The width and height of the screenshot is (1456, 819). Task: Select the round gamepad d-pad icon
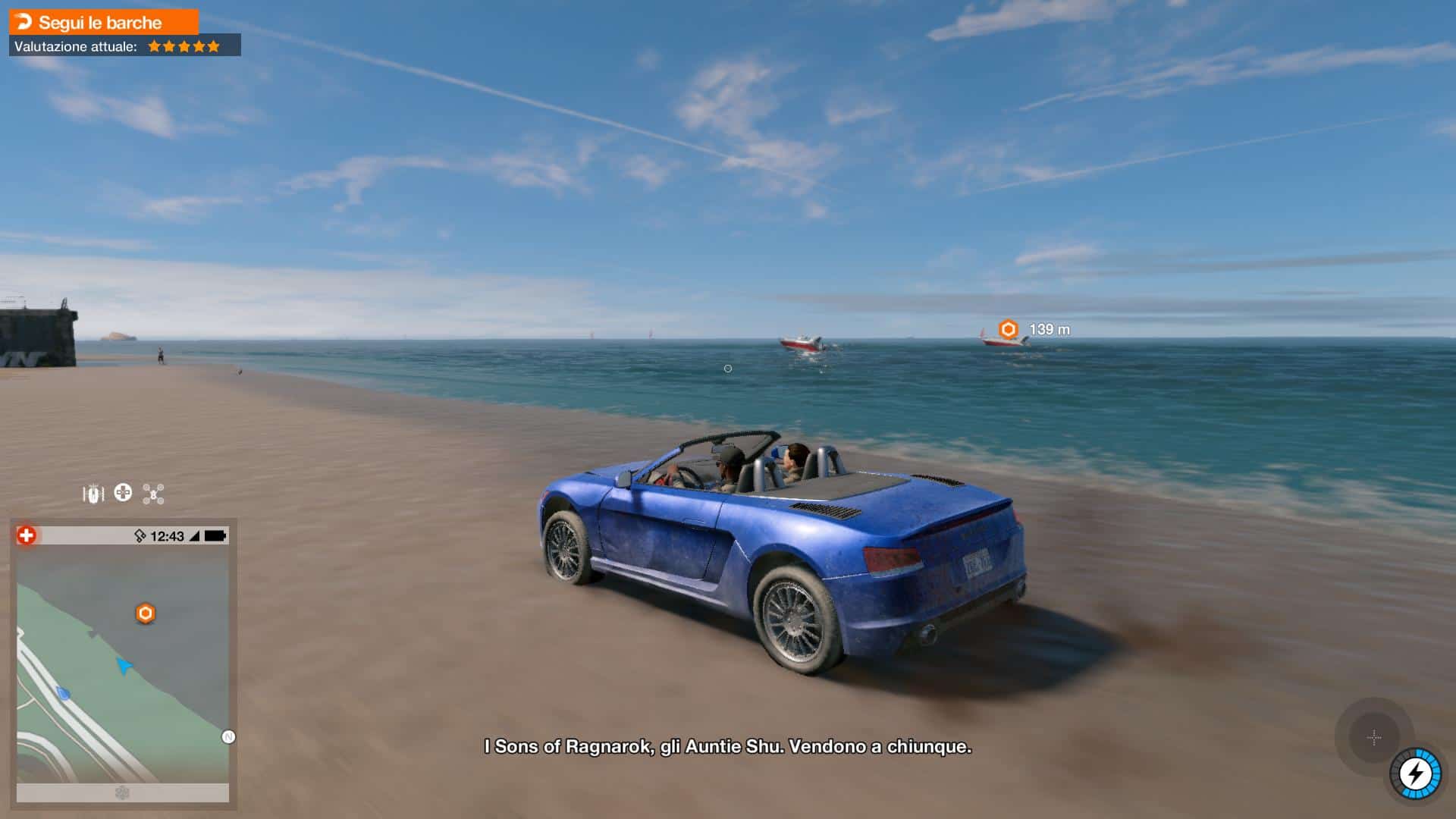tap(123, 493)
